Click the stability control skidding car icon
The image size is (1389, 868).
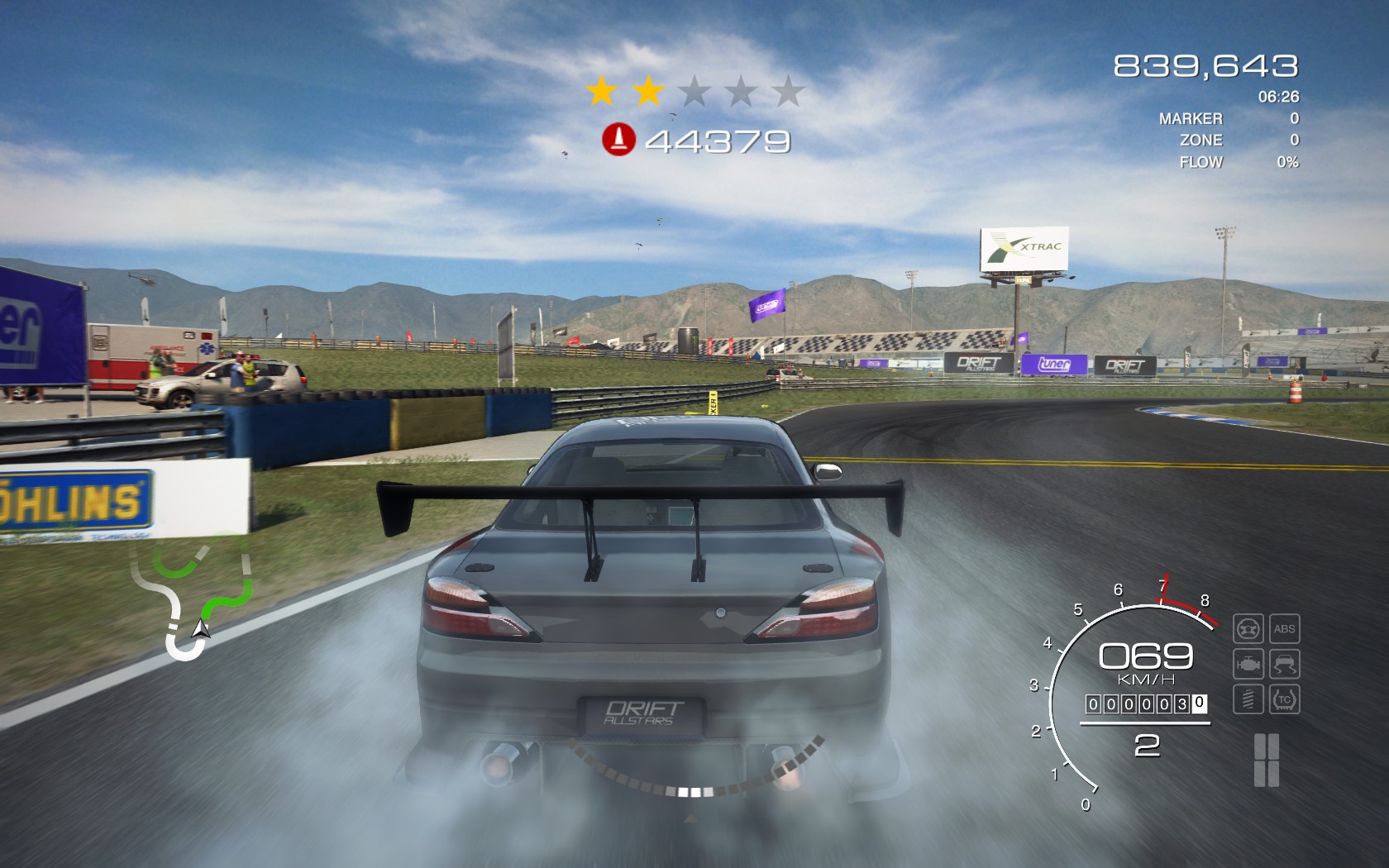(1284, 664)
